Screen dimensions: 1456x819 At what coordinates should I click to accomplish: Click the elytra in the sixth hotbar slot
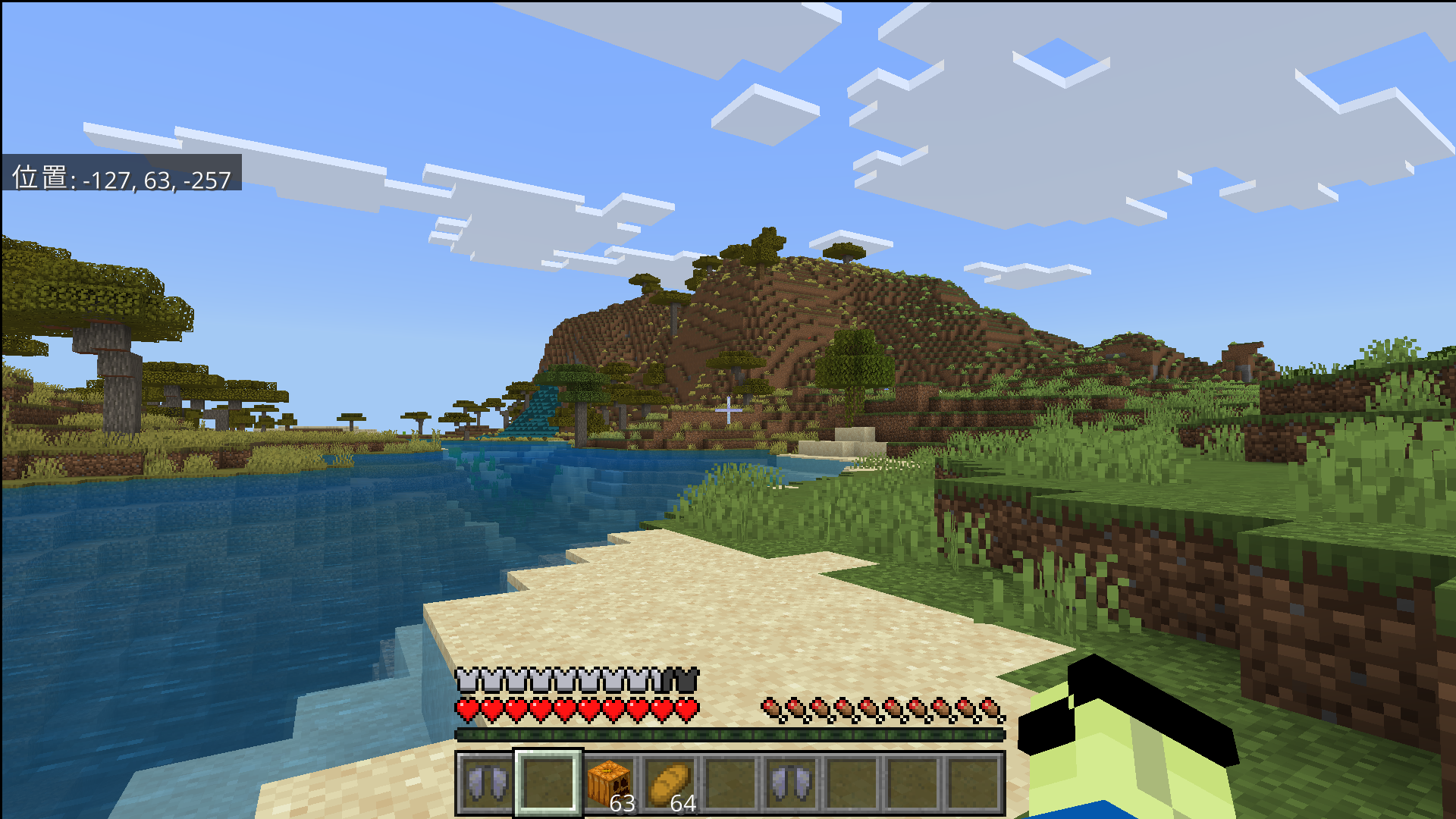click(x=793, y=785)
